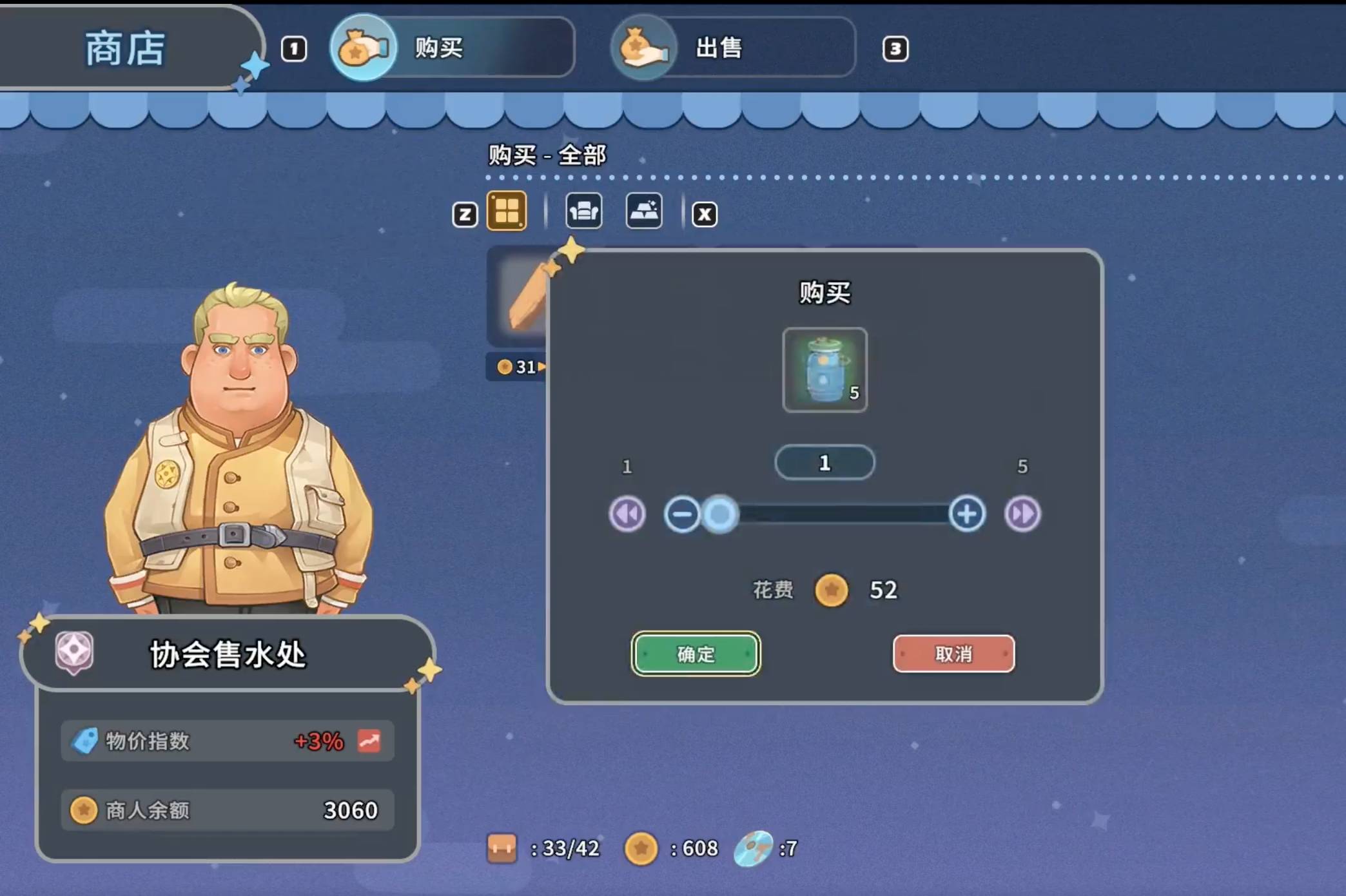
Task: Jump to maximum quantity with right double-arrow
Action: 1022,514
